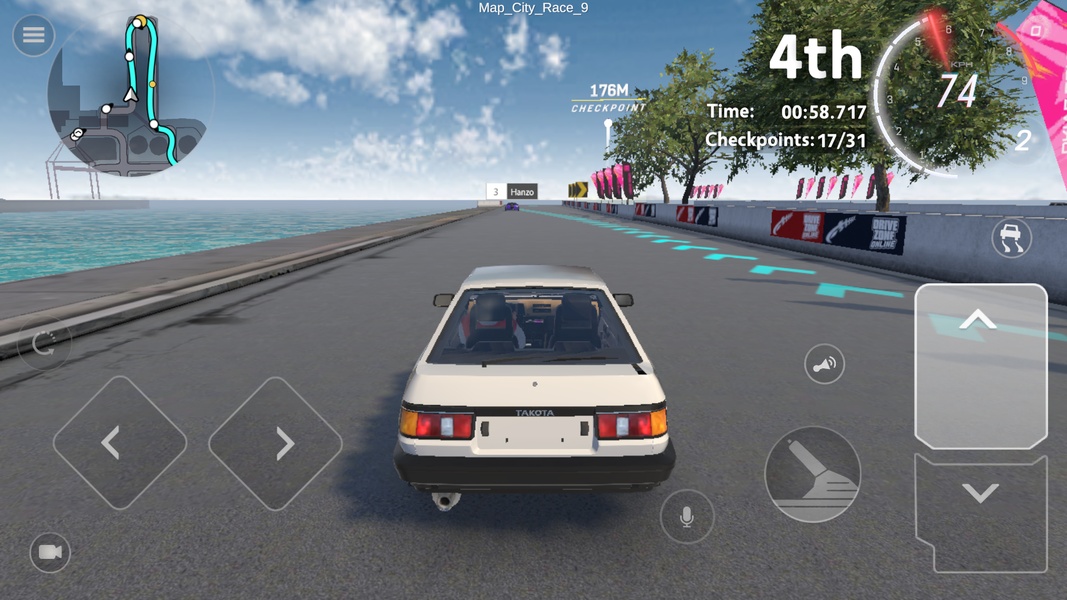Tap the brake down-arrow pedal
The height and width of the screenshot is (600, 1067).
coord(980,512)
